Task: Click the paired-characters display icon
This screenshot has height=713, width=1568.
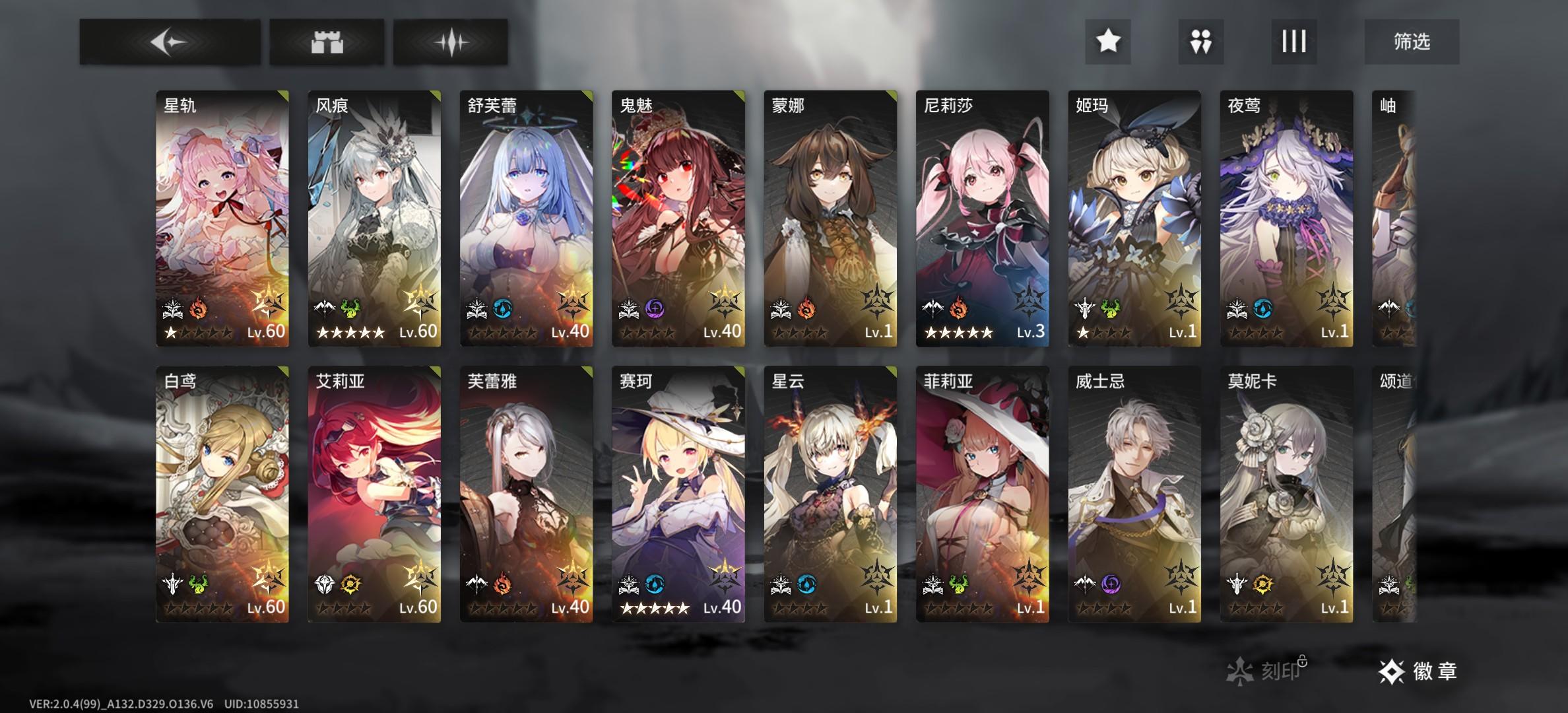Action: tap(1200, 42)
